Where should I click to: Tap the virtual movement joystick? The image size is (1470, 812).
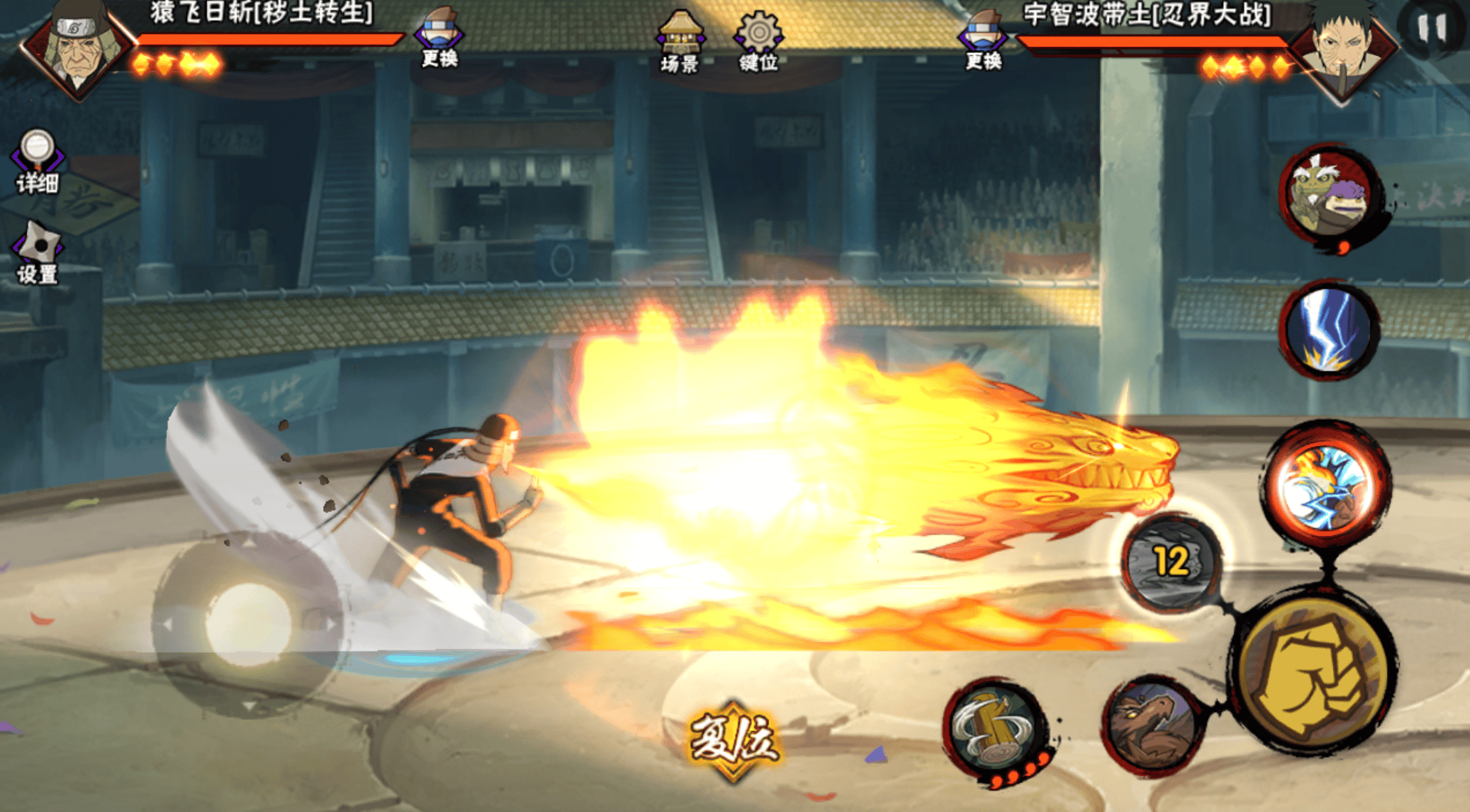point(248,624)
